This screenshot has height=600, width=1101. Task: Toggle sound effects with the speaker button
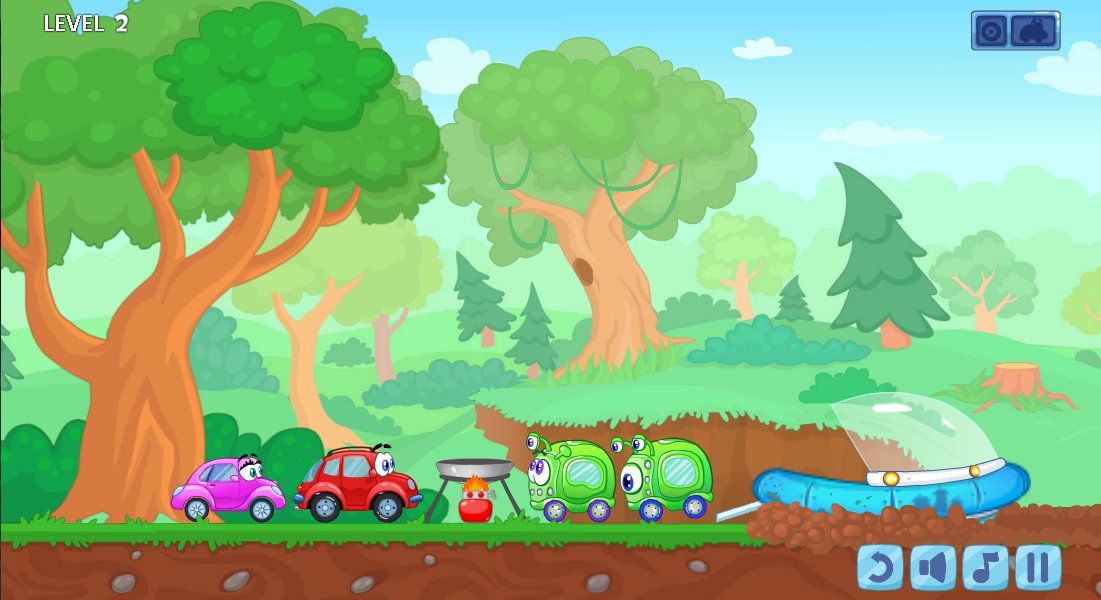click(932, 567)
